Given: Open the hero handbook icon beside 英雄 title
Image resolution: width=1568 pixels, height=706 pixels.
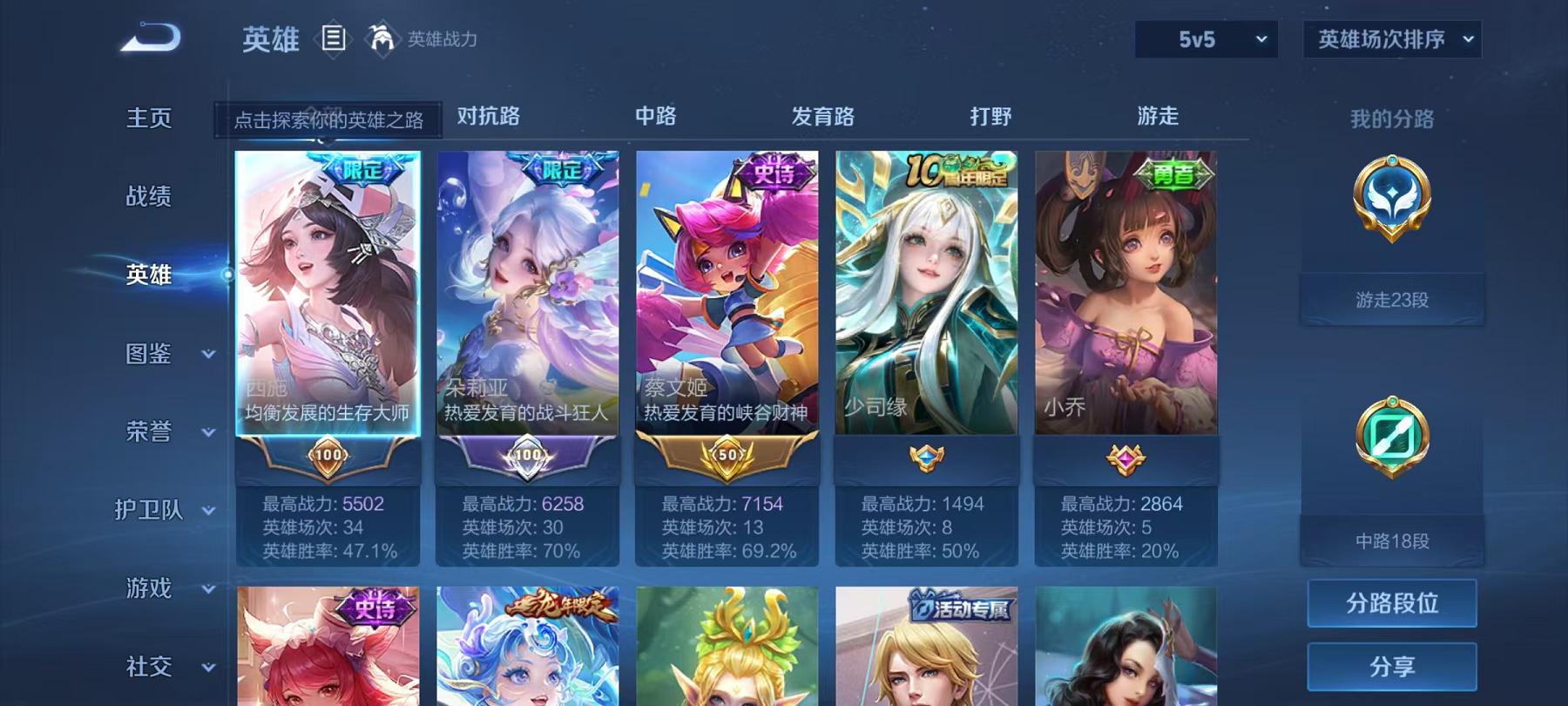Looking at the screenshot, I should (x=334, y=38).
